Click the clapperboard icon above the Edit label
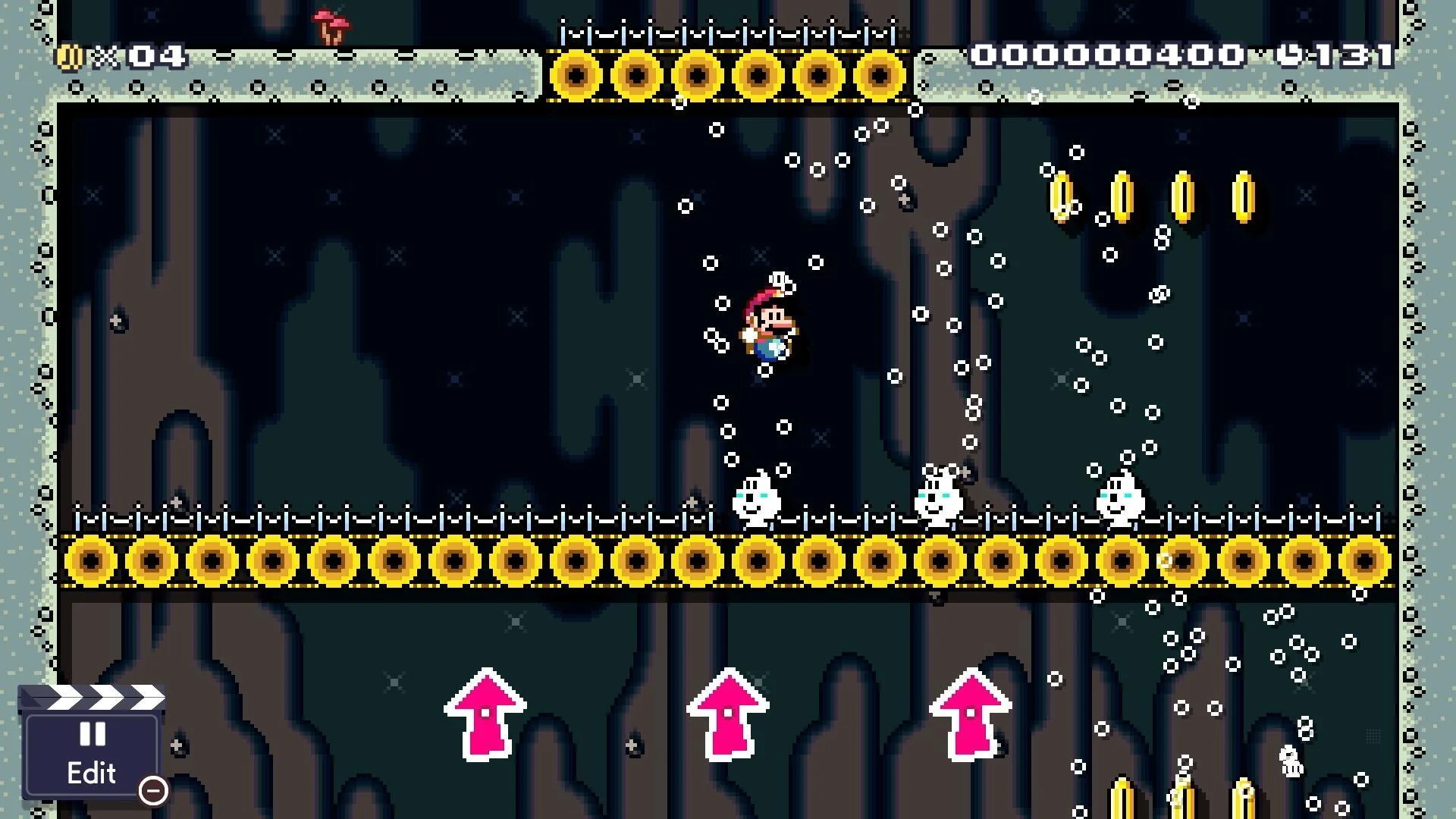 (91, 695)
